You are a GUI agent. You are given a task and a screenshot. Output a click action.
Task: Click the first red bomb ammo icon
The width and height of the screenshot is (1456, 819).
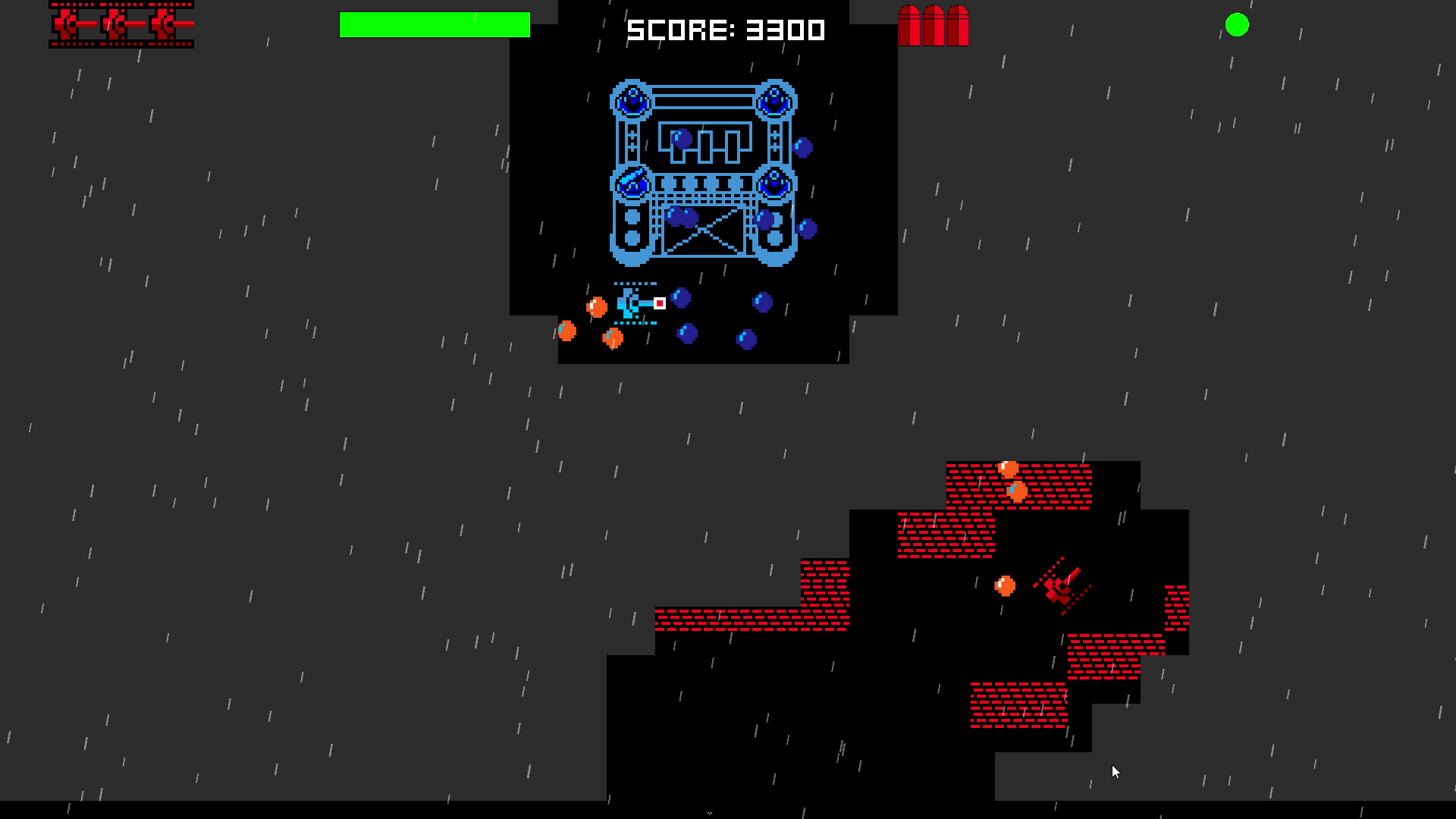point(909,24)
